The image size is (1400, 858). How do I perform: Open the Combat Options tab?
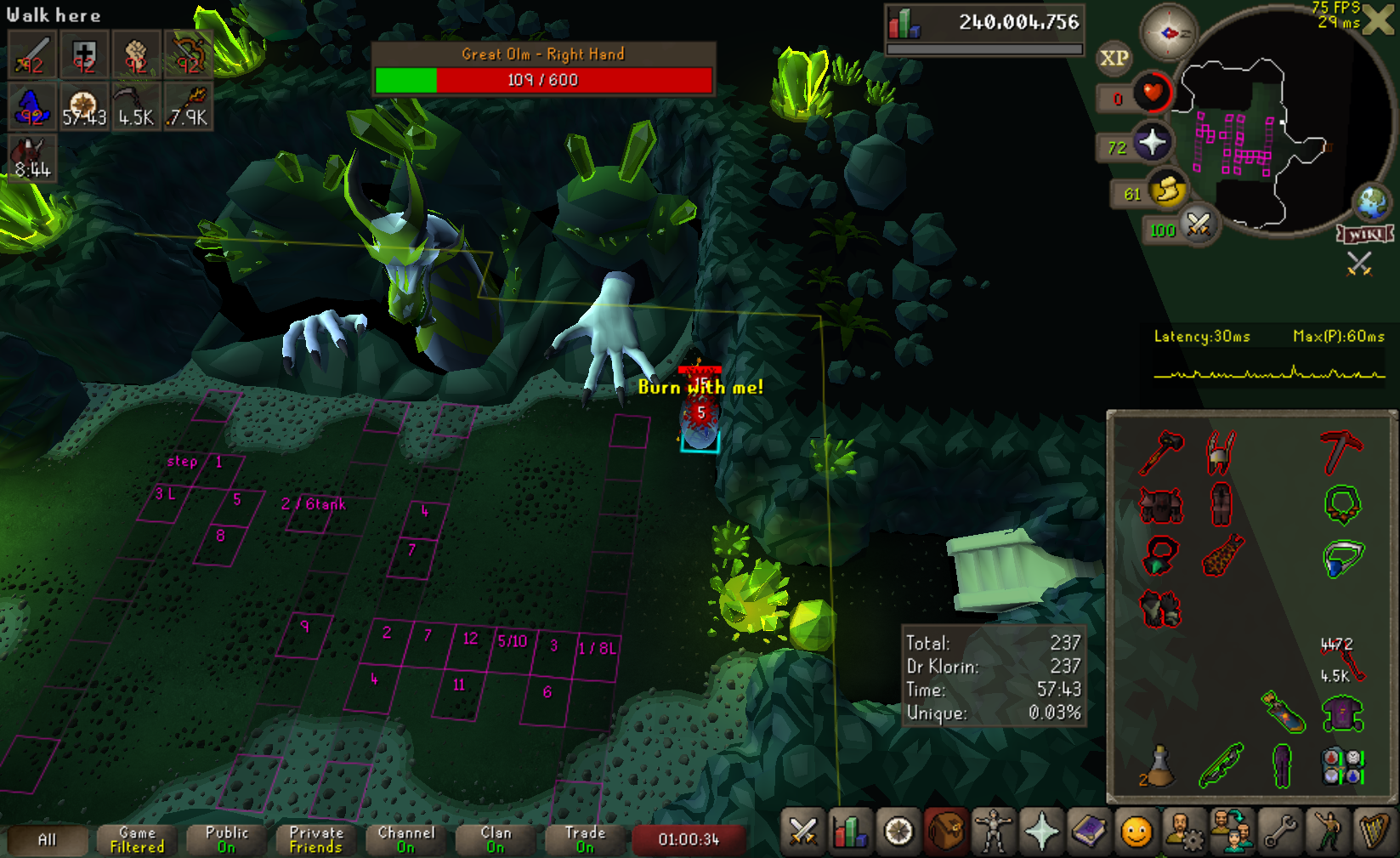(803, 832)
